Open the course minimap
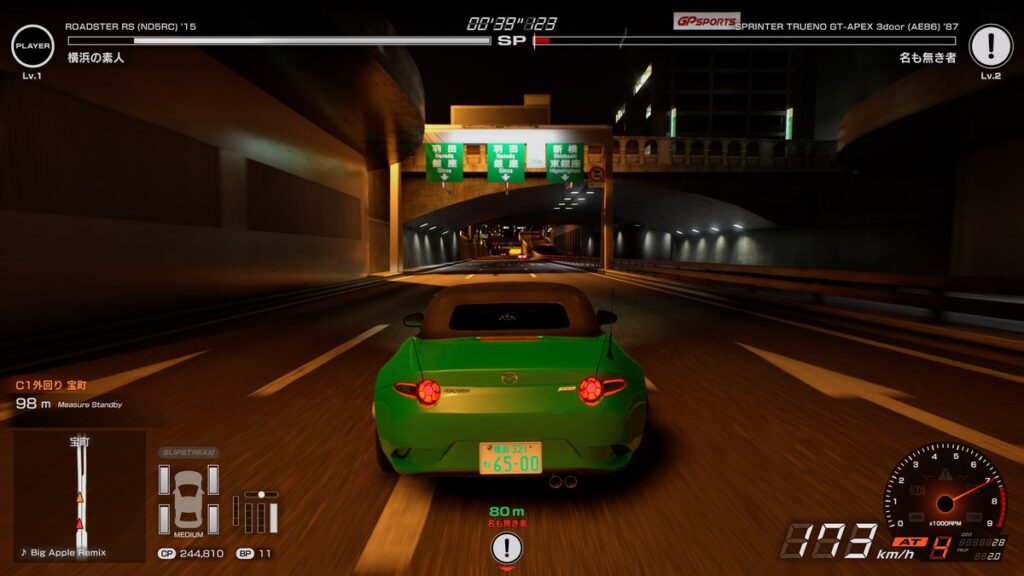 79,488
